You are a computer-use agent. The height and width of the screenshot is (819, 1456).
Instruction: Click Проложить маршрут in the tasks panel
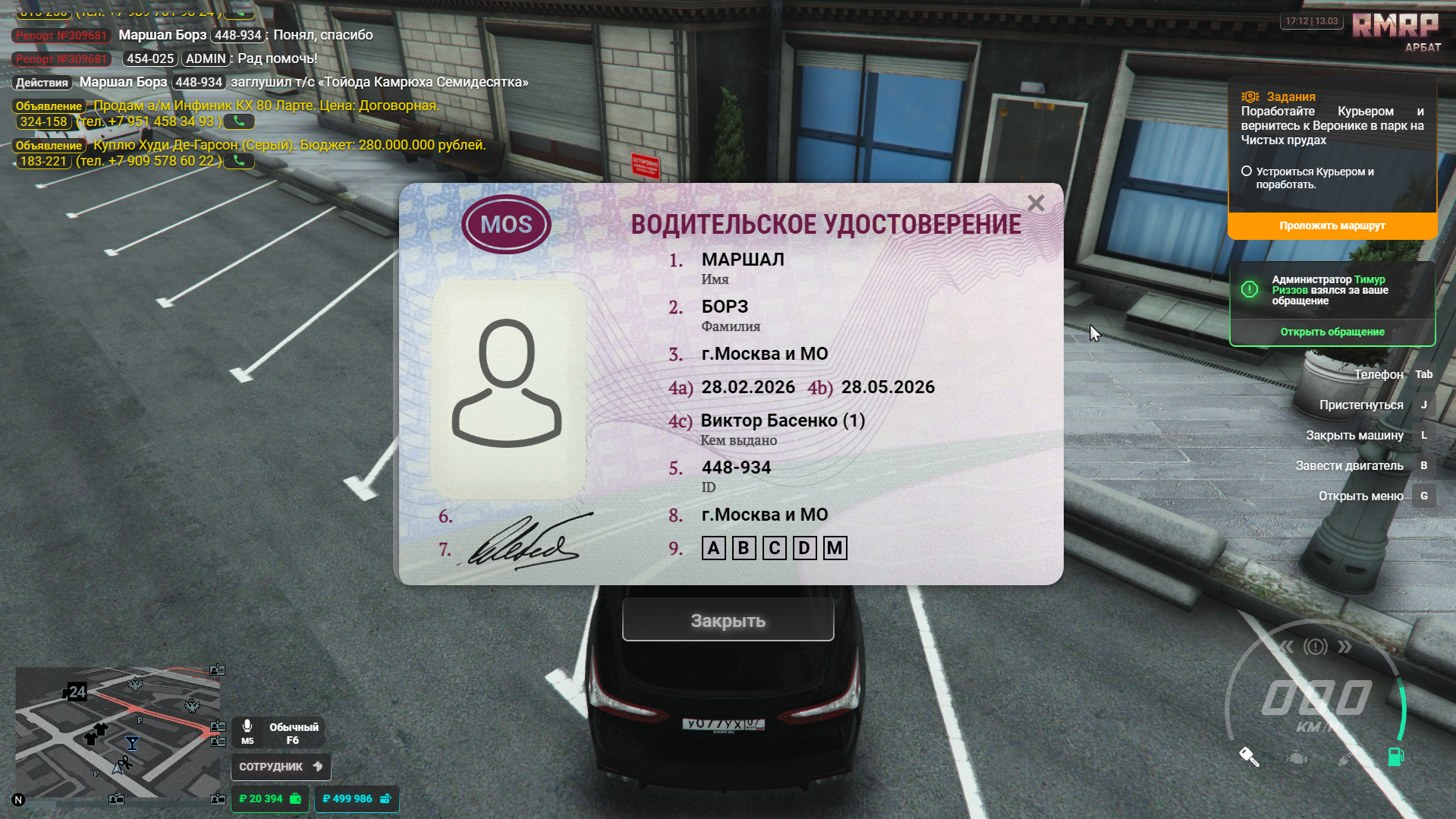point(1332,225)
